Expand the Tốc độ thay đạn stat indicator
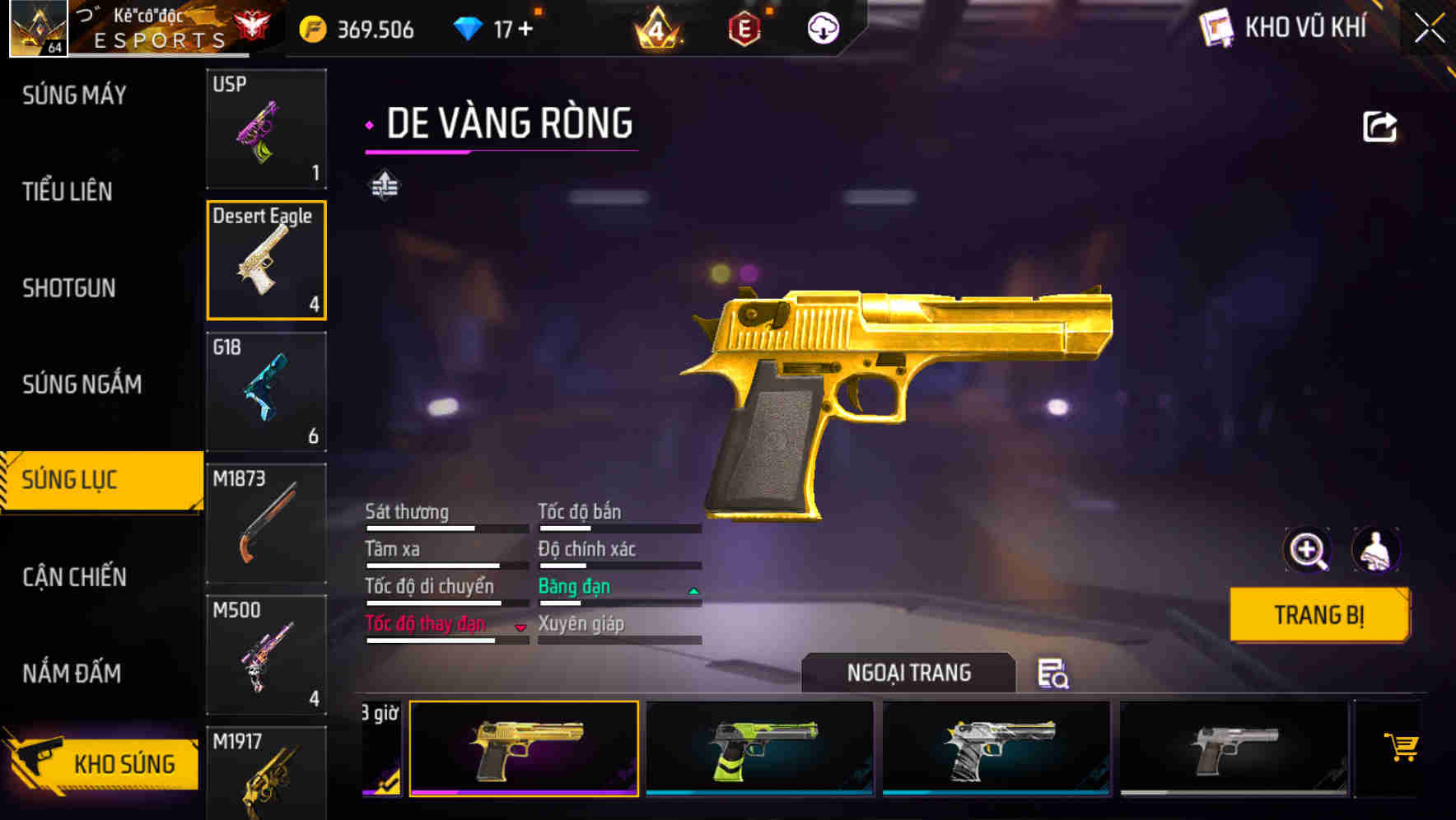This screenshot has width=1456, height=820. [521, 628]
